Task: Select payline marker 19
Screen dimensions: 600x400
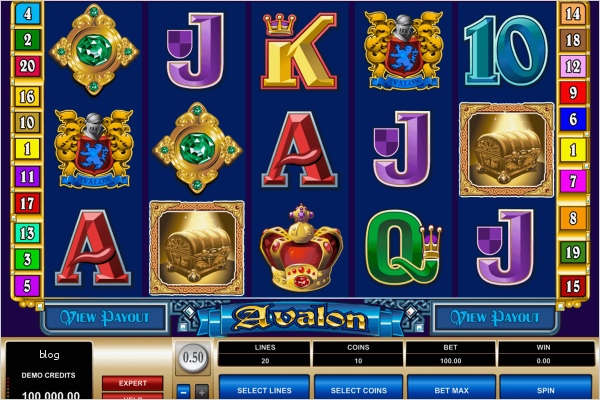Action: click(573, 251)
